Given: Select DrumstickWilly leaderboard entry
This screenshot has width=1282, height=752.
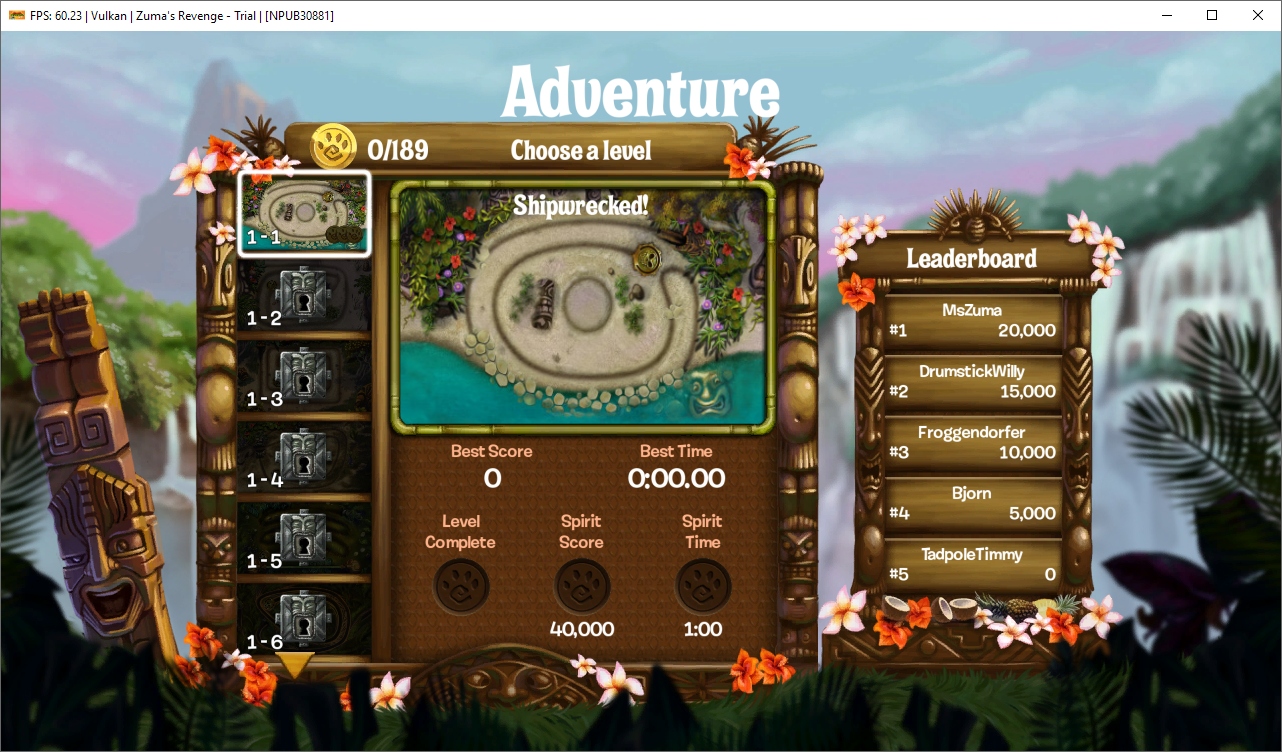Looking at the screenshot, I should coord(971,382).
